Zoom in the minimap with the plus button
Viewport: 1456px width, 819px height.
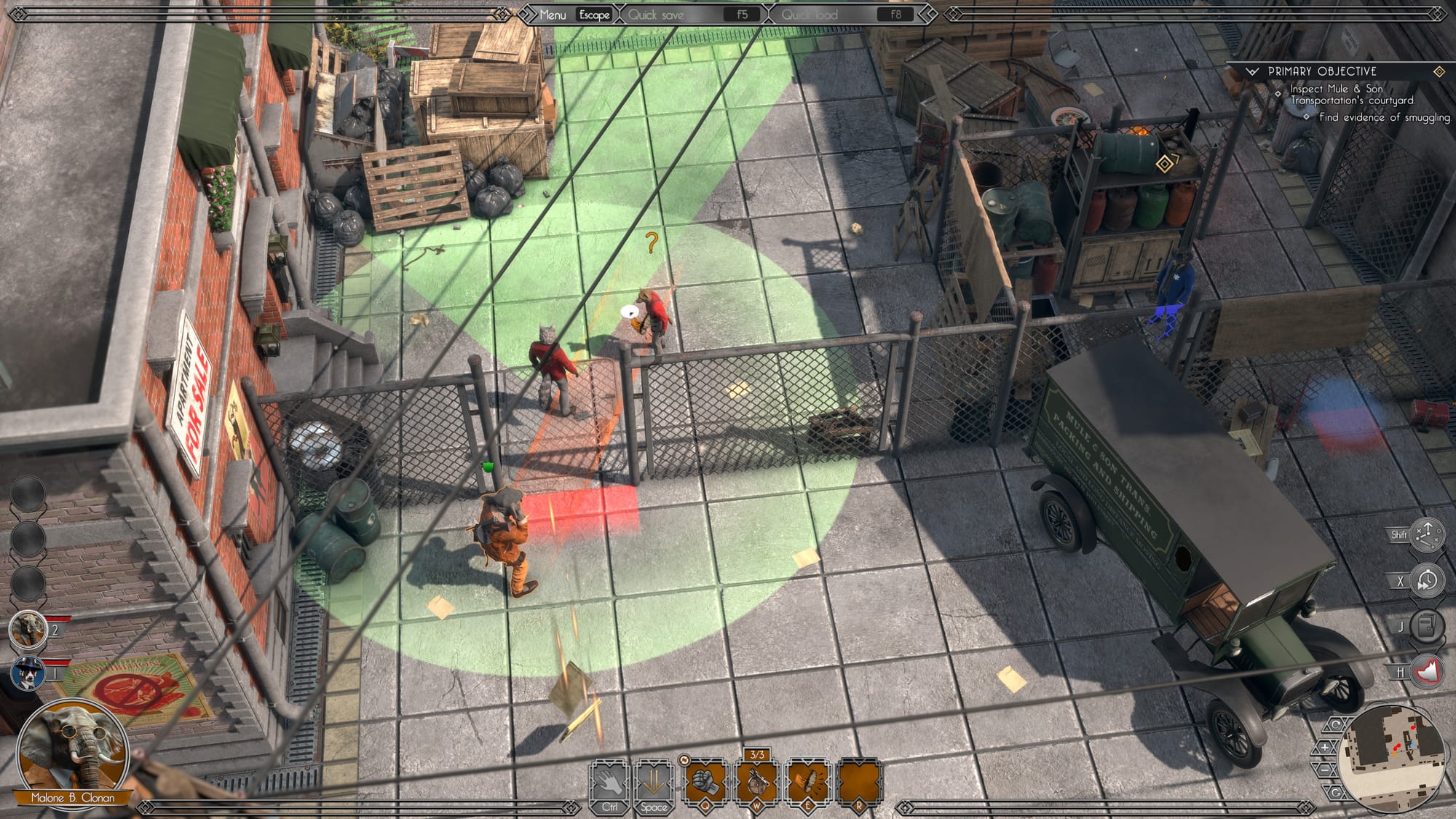tap(1325, 747)
